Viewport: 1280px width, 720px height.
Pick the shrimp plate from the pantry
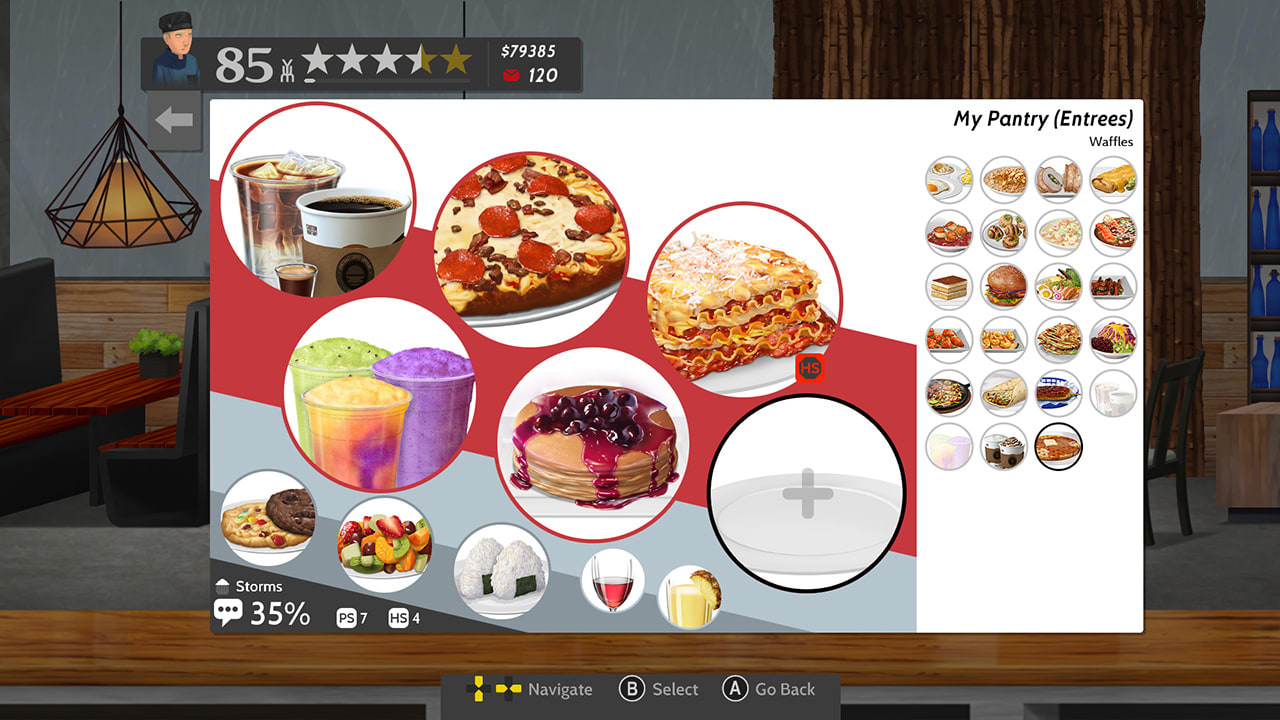[1004, 340]
